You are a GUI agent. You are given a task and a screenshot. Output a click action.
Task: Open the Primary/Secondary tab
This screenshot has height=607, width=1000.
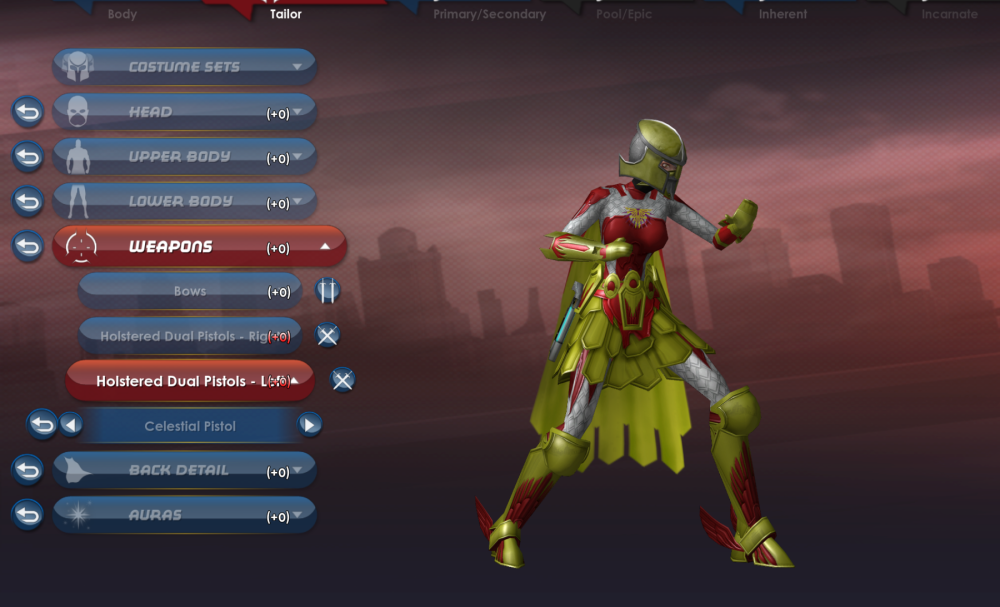pos(489,14)
